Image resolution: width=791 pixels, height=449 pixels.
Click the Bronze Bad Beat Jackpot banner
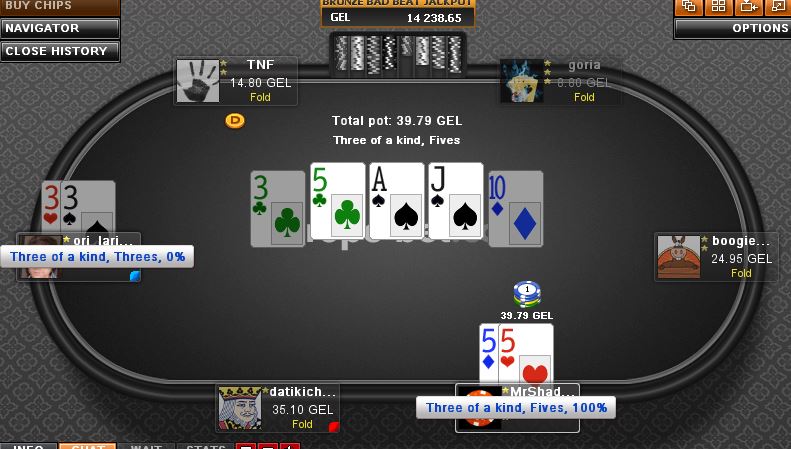[x=397, y=12]
